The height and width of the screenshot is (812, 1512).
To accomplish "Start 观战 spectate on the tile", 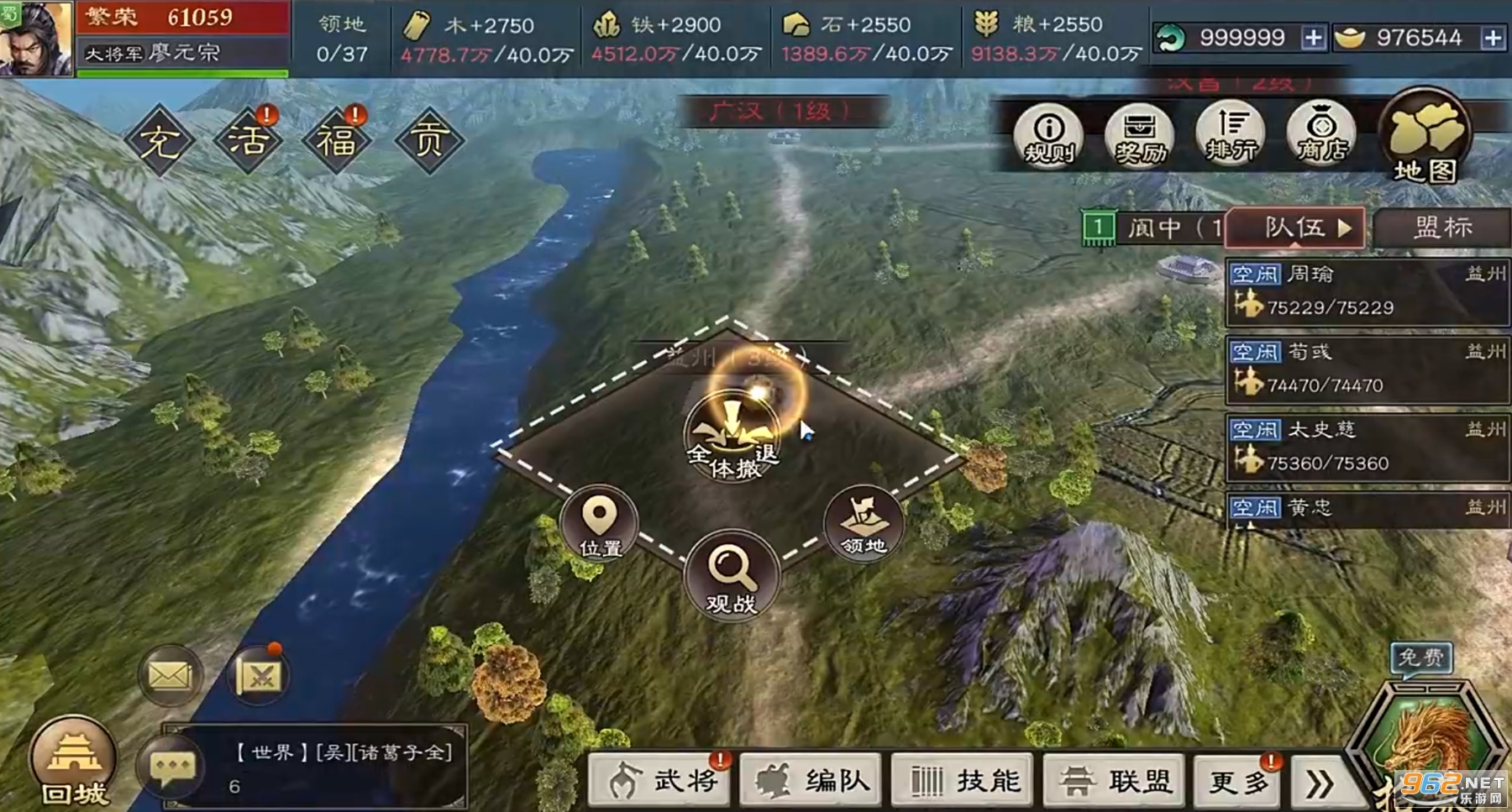I will (x=732, y=577).
